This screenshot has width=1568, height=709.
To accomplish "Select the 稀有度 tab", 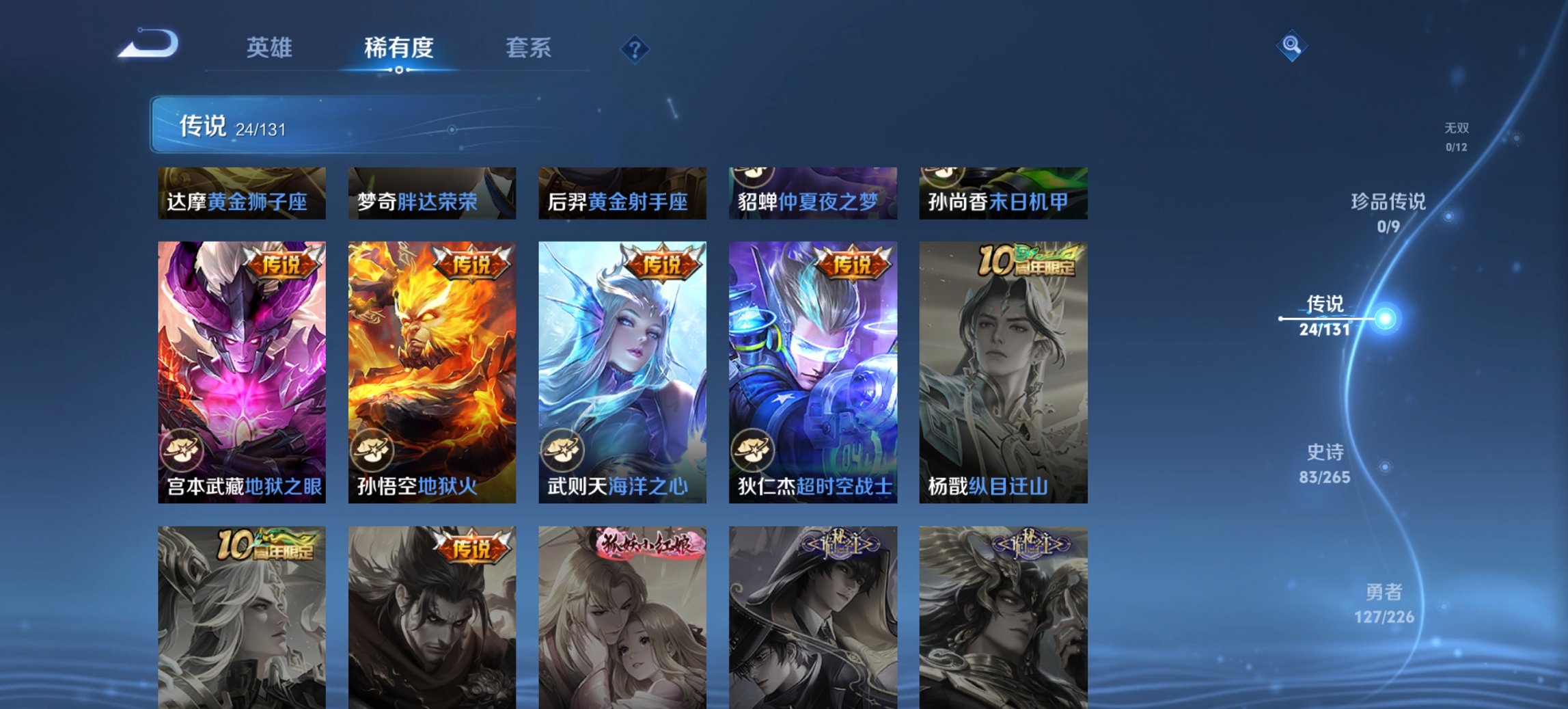I will point(399,48).
